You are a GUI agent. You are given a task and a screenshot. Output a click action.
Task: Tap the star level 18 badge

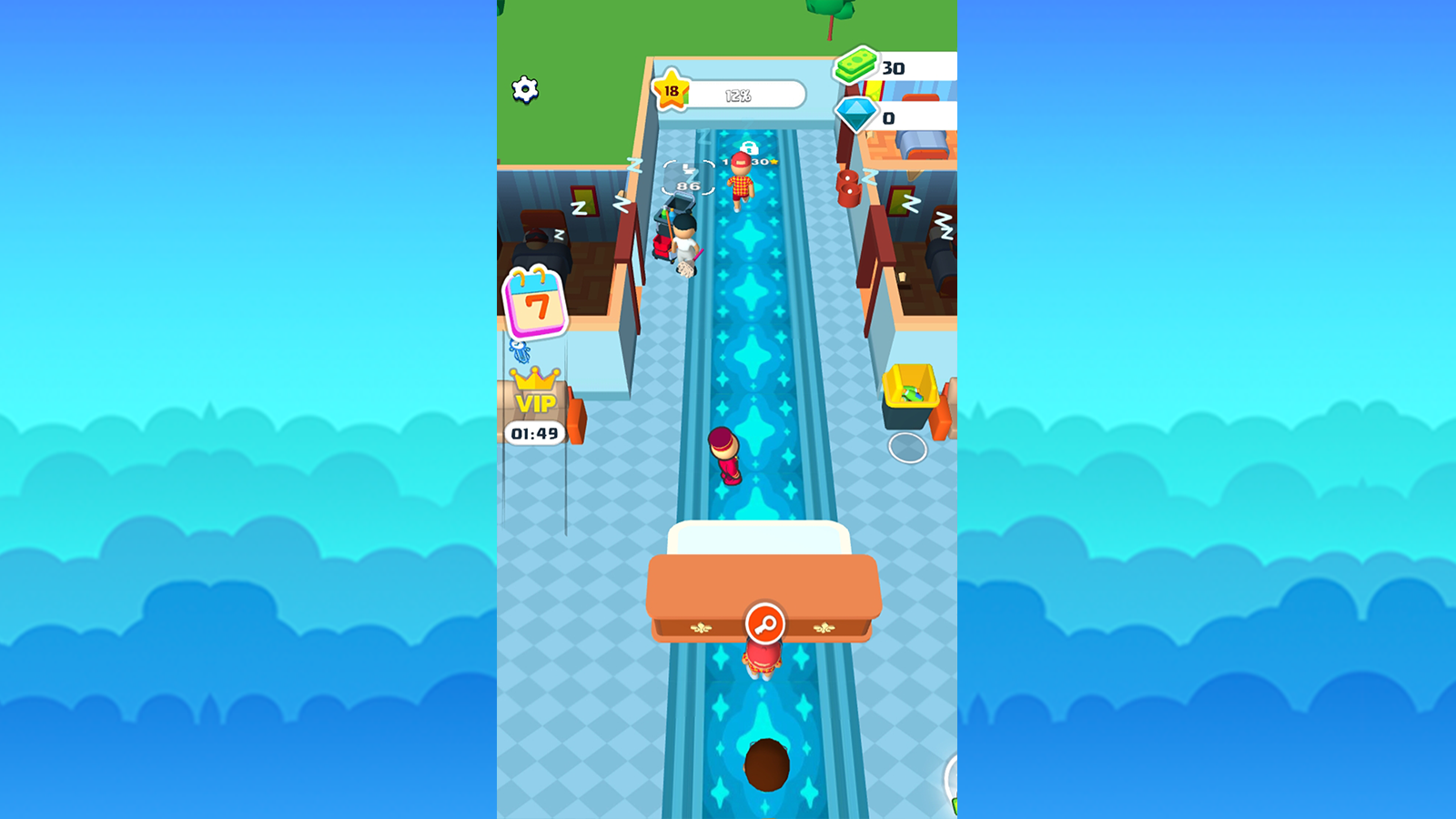671,89
